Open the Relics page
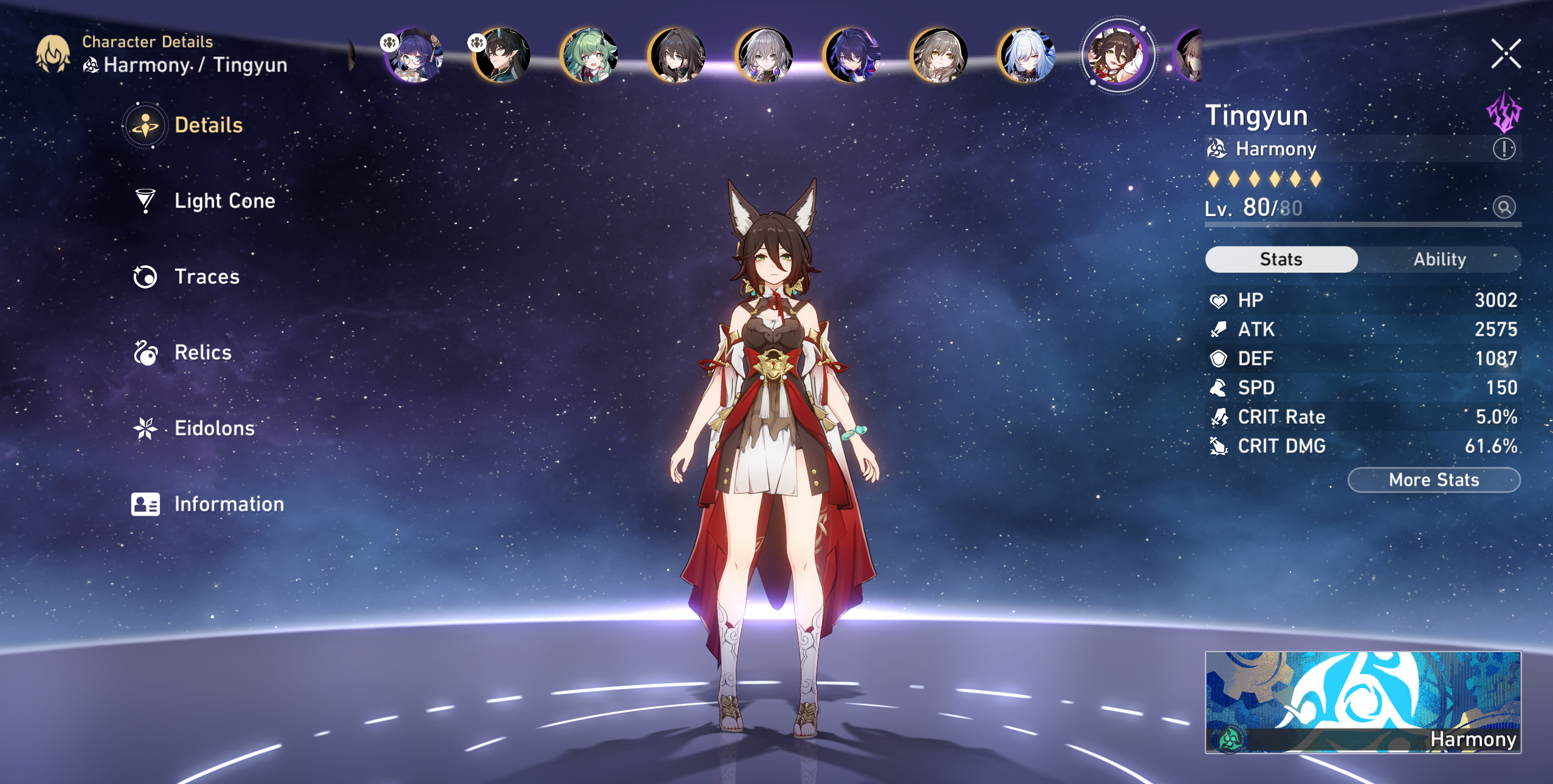Viewport: 1553px width, 784px height. point(202,353)
